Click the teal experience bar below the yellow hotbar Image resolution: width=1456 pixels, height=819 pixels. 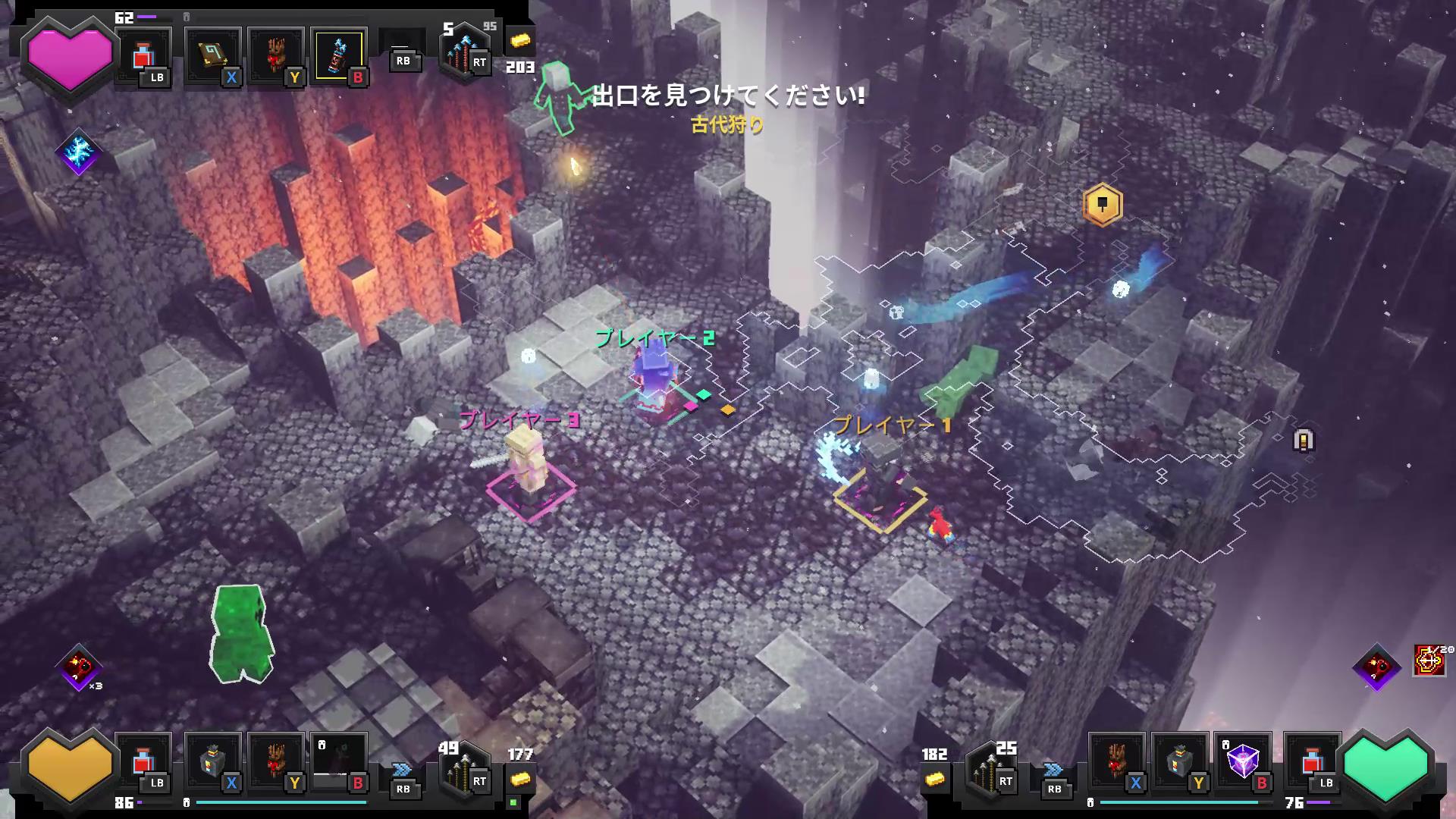click(281, 804)
